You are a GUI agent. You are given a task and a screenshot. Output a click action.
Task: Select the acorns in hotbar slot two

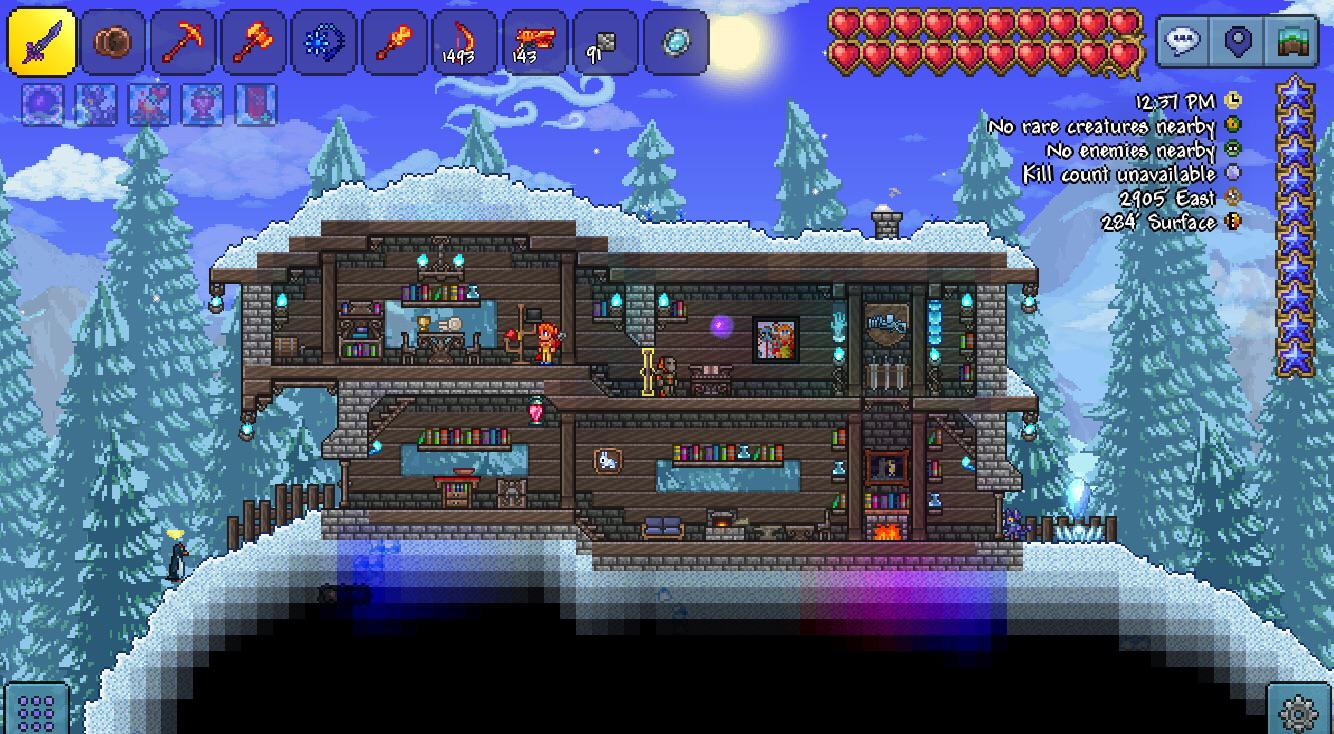click(x=112, y=42)
